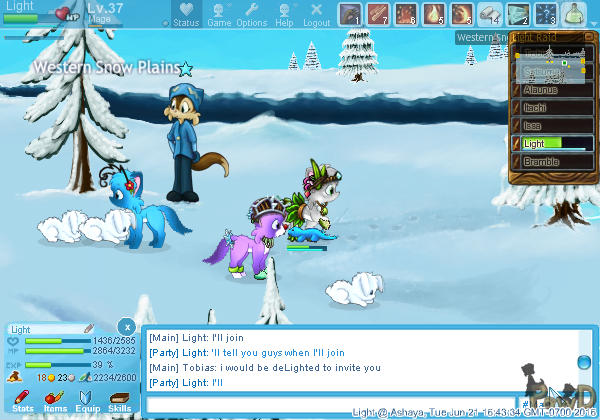Select Alaunus in the raid list
Viewport: 600px width, 420px height.
(555, 91)
